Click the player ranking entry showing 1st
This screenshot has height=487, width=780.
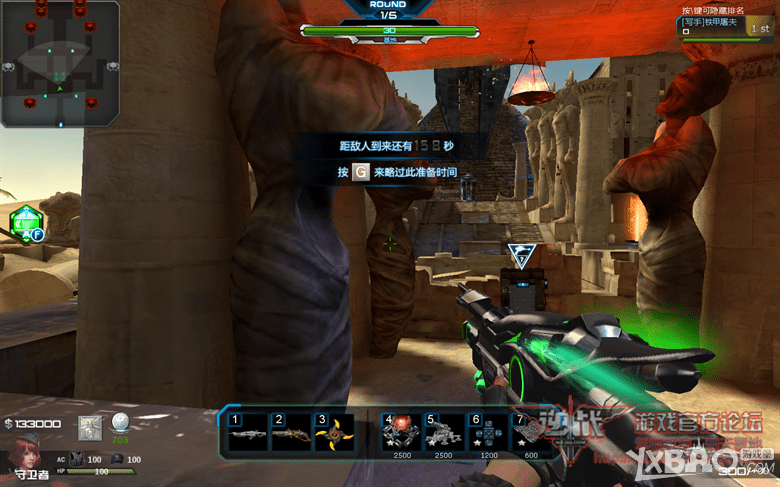tap(725, 25)
